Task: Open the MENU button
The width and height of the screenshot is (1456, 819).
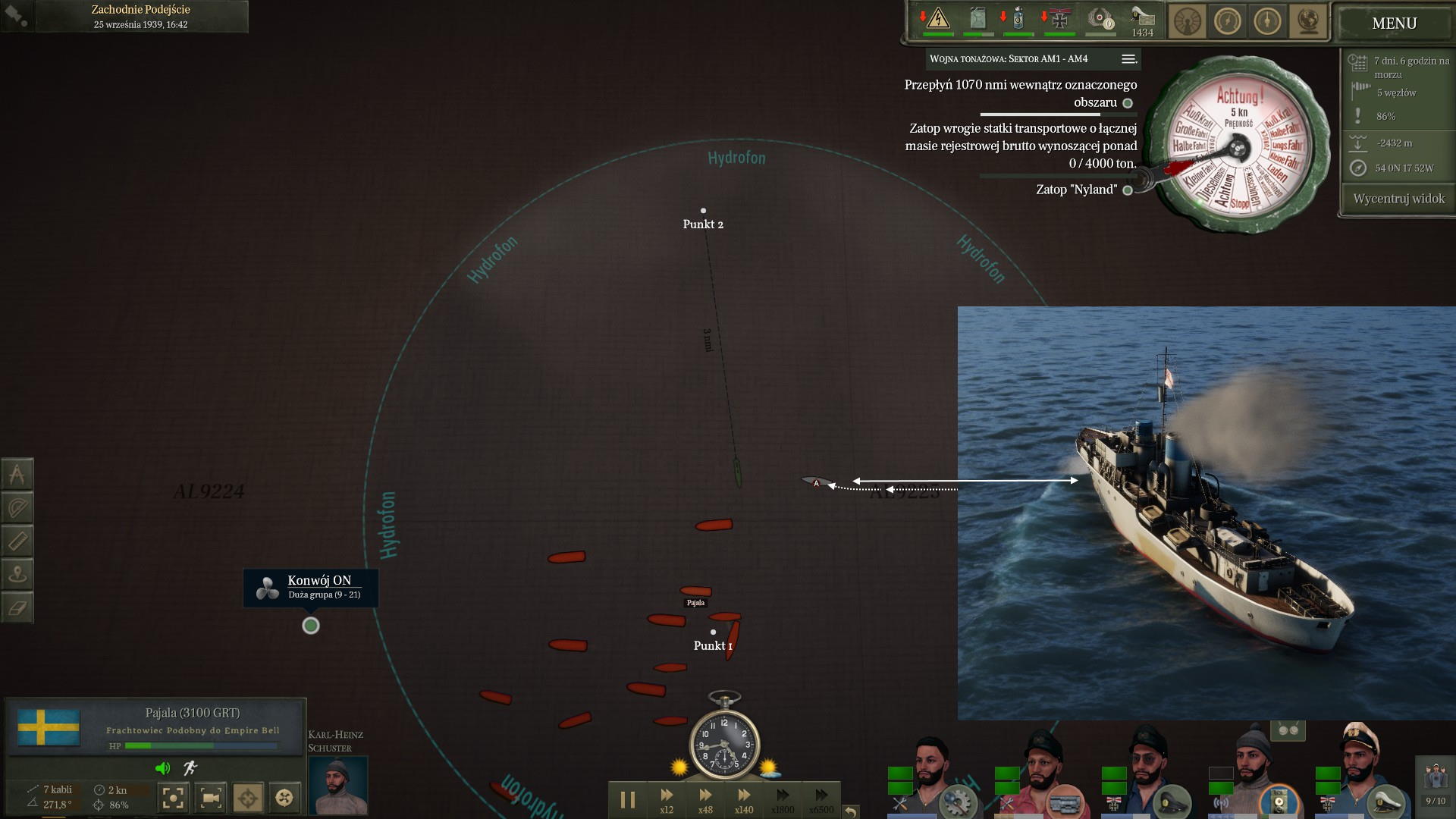Action: click(x=1394, y=24)
